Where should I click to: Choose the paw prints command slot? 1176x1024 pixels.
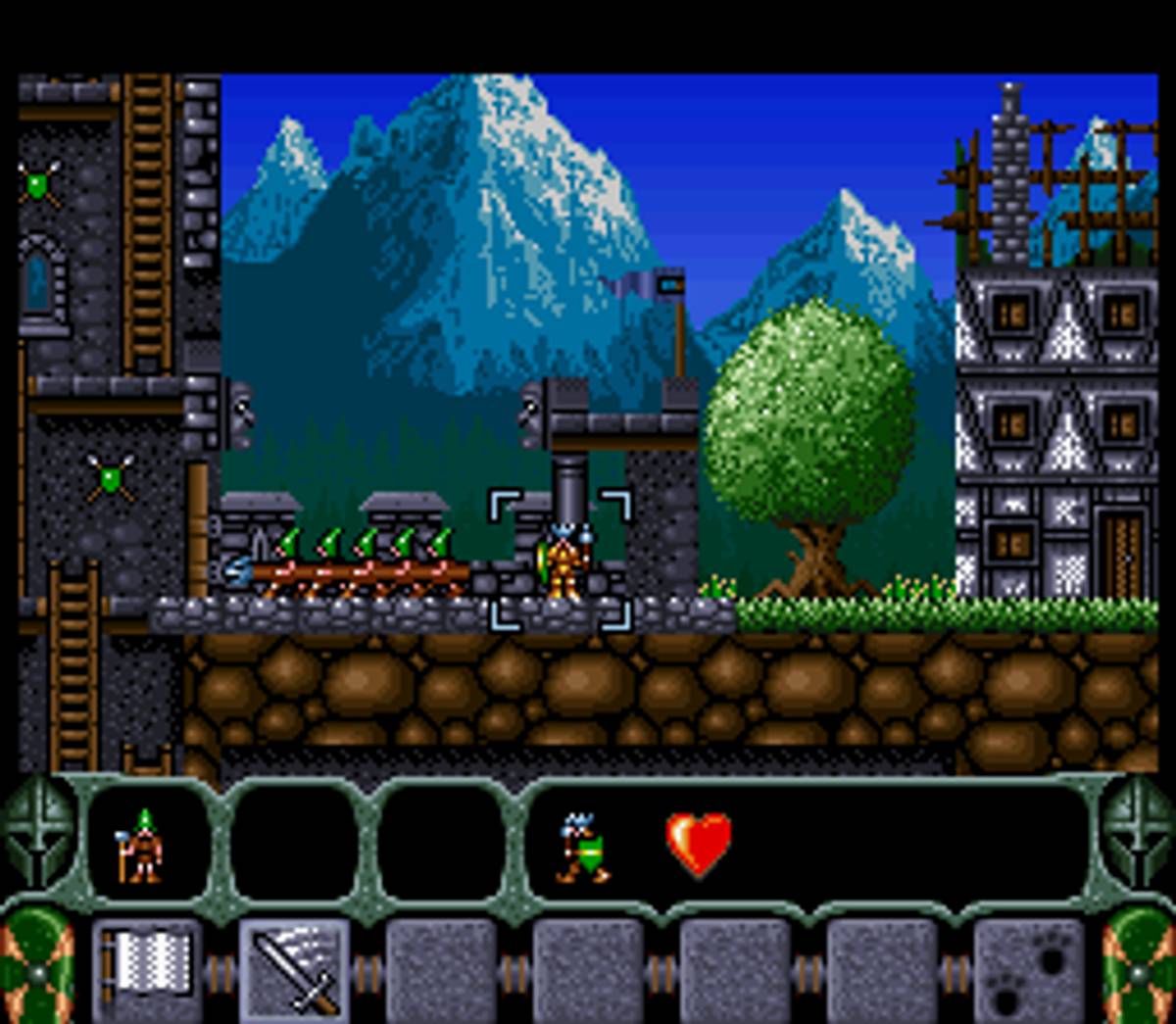pyautogui.click(x=1028, y=970)
